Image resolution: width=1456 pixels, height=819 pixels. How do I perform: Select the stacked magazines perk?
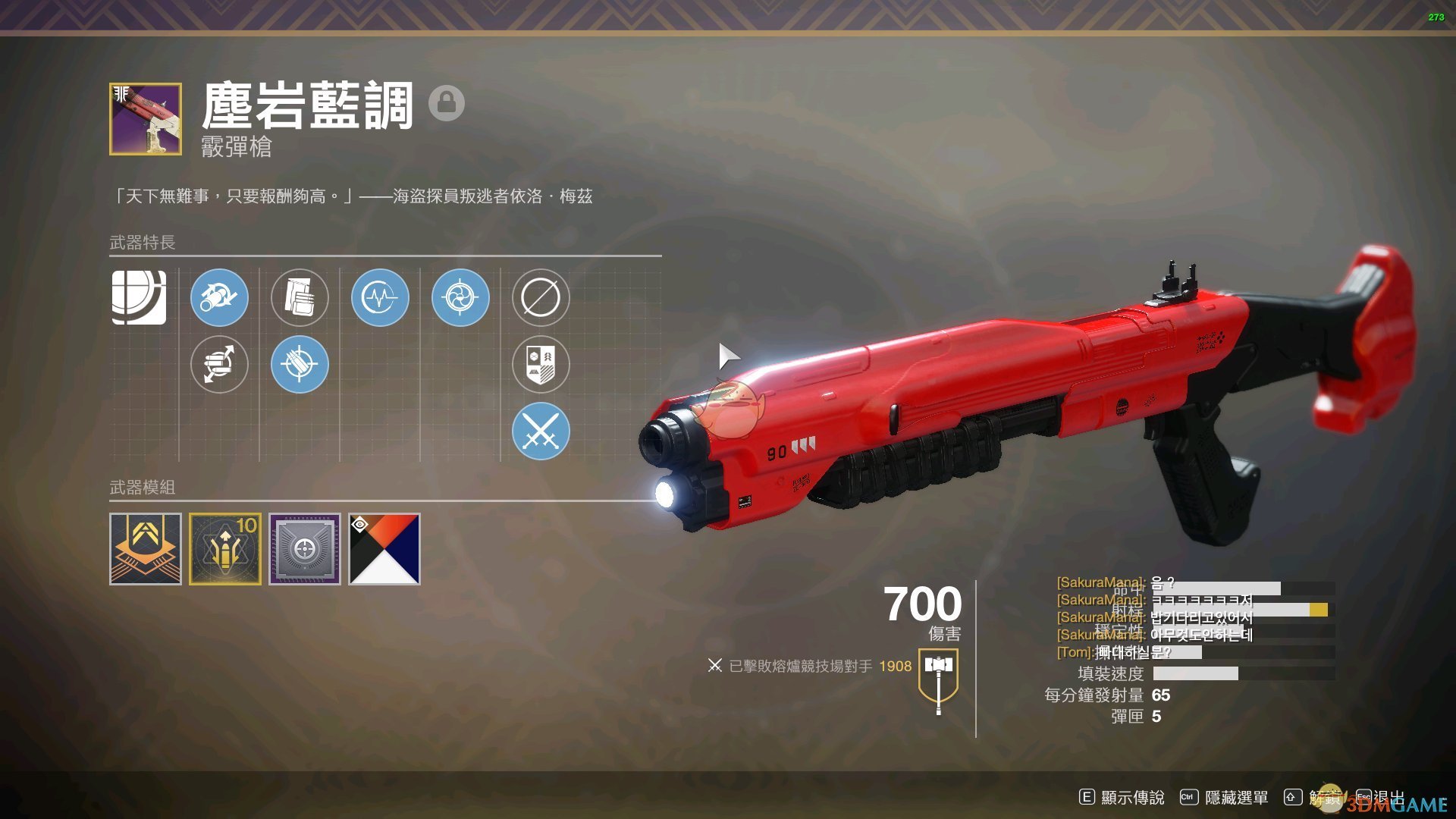click(x=300, y=297)
